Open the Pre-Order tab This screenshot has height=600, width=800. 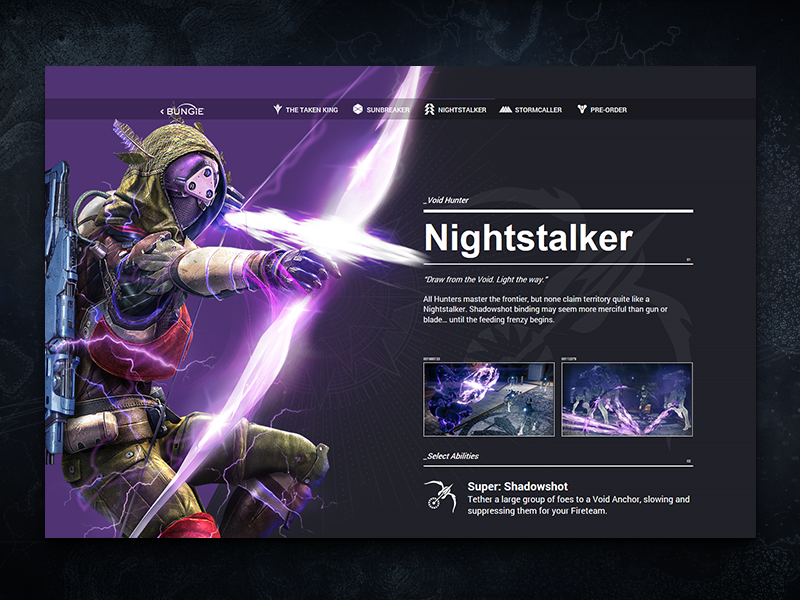click(602, 110)
